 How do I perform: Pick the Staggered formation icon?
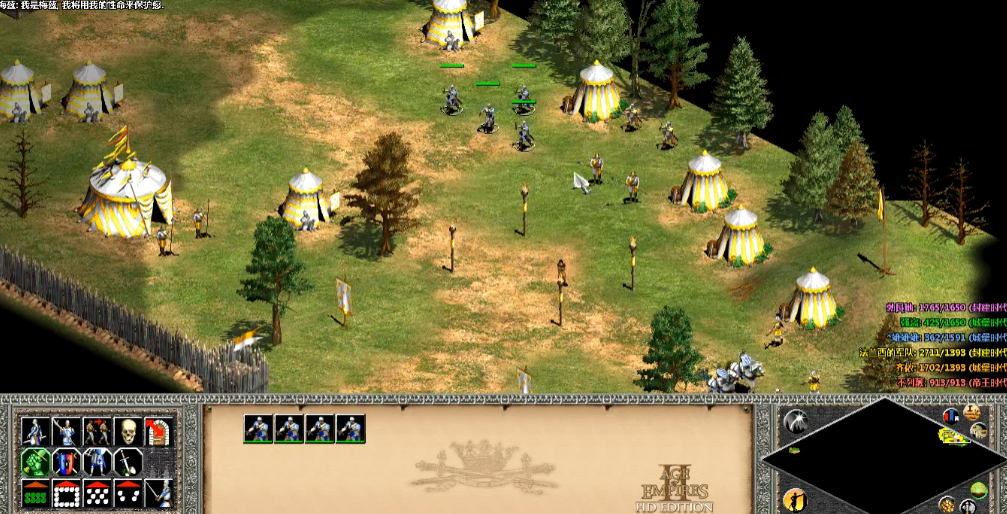pos(97,493)
